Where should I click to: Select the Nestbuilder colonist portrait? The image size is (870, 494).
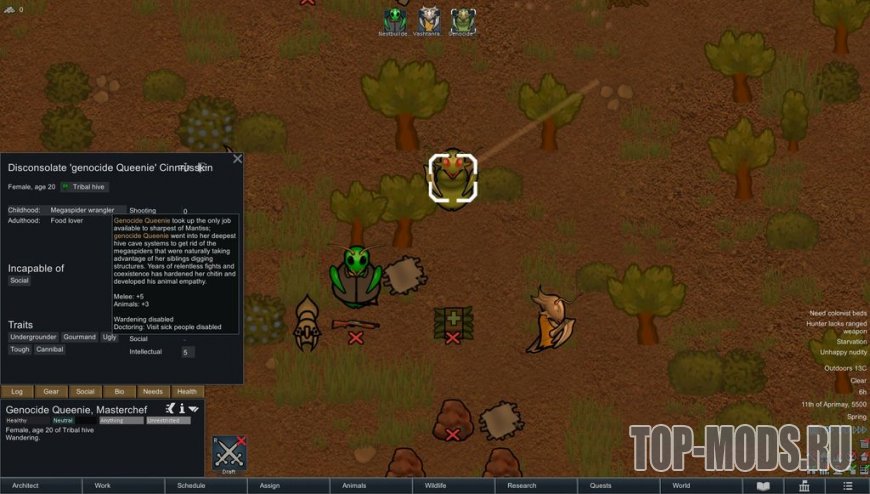[395, 20]
